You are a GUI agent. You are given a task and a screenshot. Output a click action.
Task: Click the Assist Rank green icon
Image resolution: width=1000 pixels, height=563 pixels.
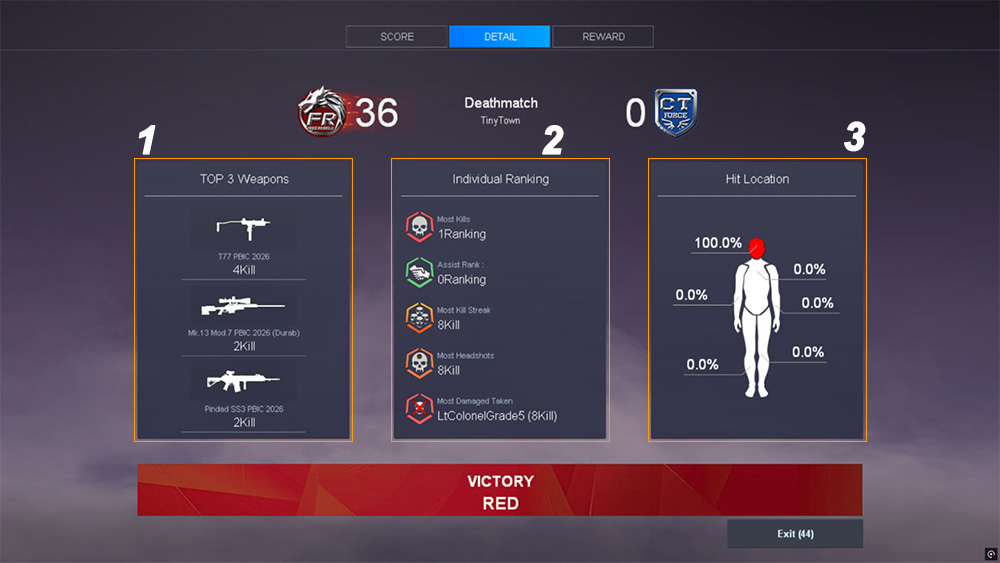pyautogui.click(x=419, y=272)
